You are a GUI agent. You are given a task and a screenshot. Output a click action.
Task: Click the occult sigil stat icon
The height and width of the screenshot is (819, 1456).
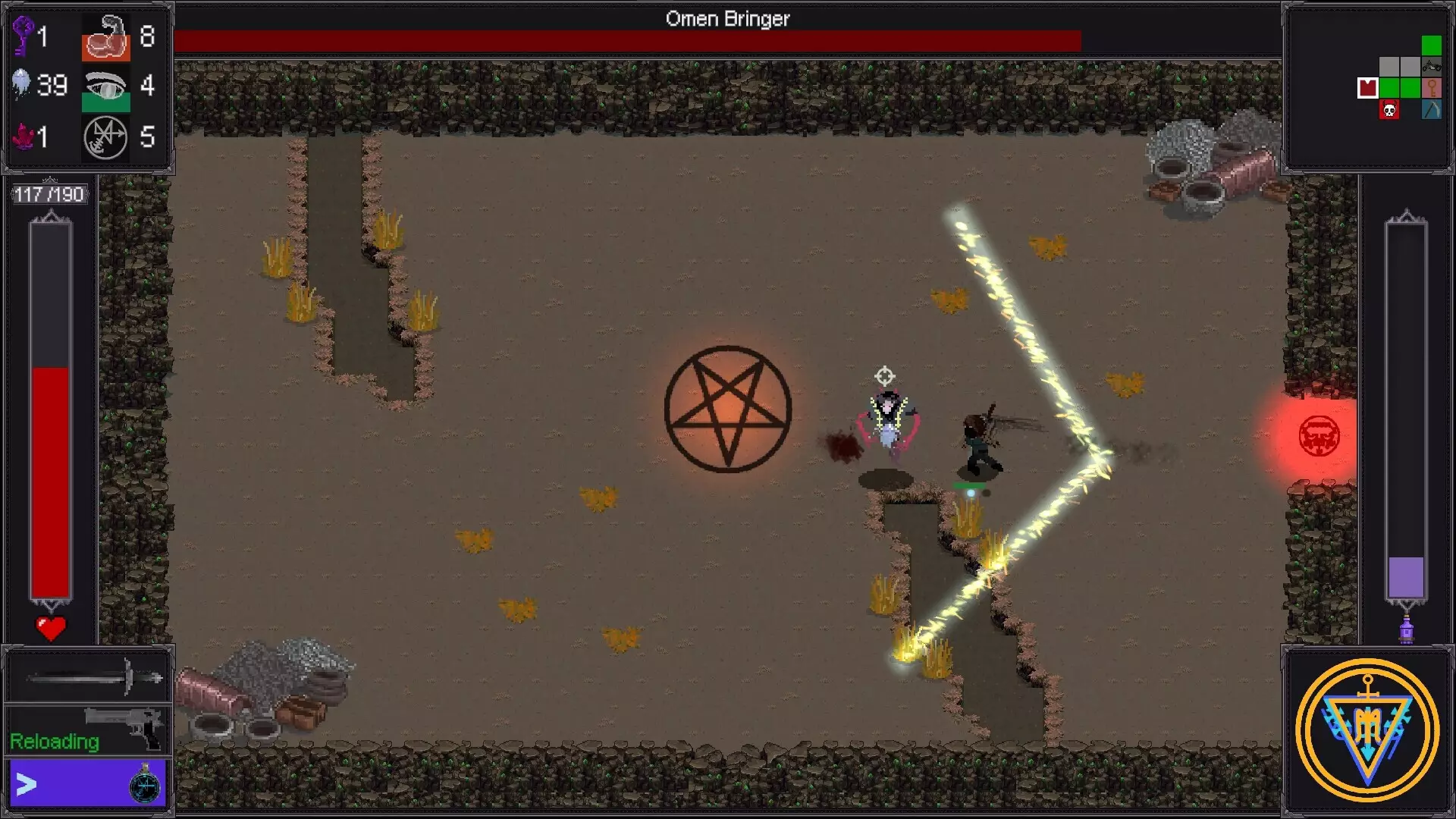(105, 138)
